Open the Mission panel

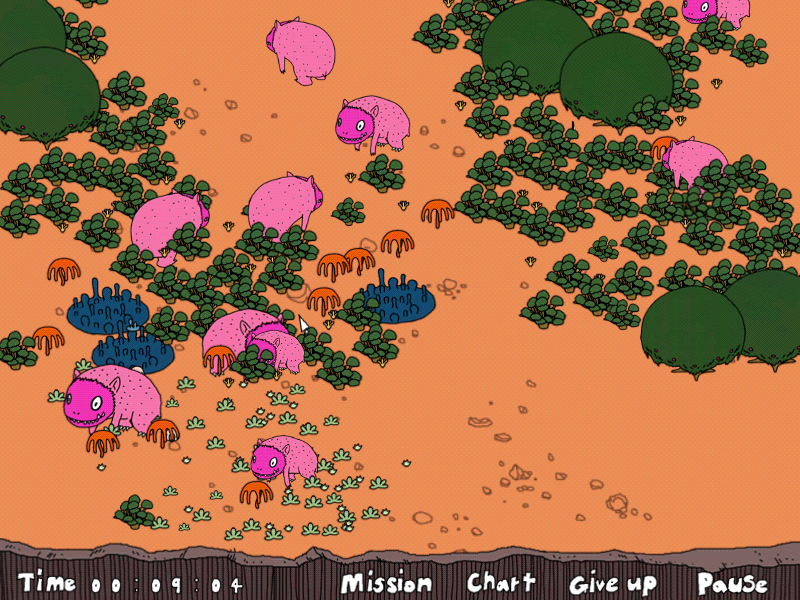[x=386, y=583]
